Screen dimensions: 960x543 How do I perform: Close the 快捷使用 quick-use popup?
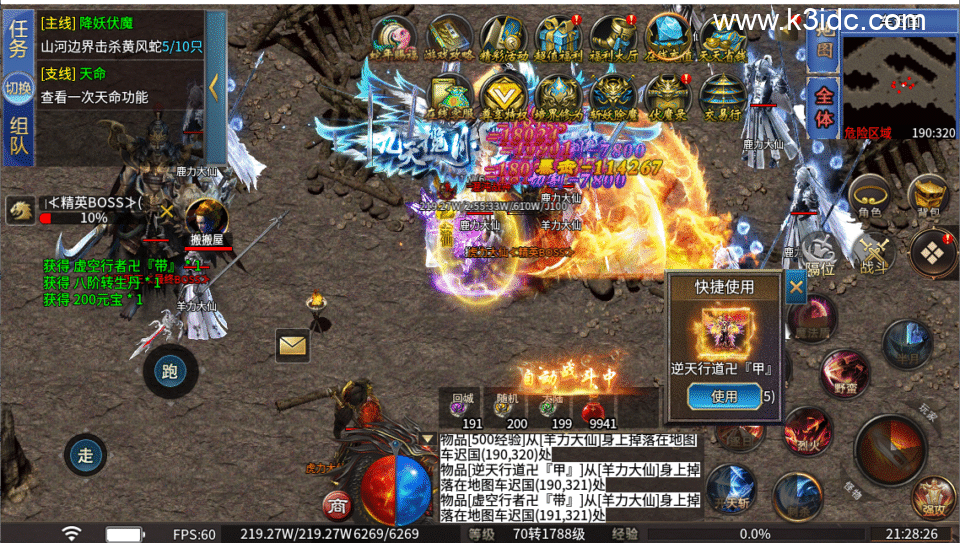[796, 288]
